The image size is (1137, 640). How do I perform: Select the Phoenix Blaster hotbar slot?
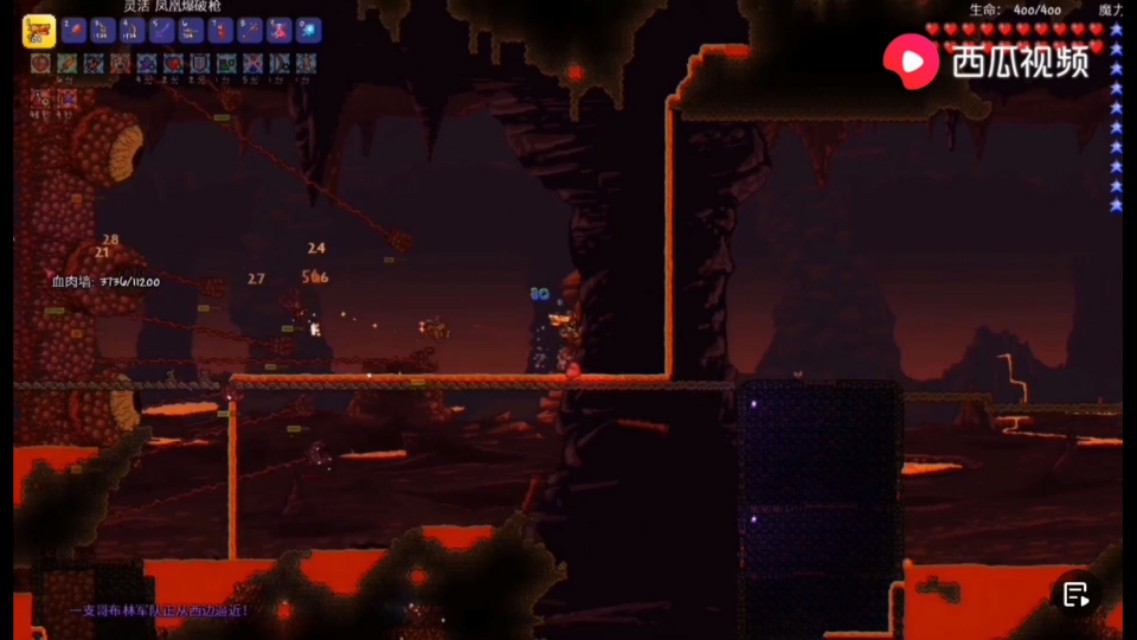pyautogui.click(x=39, y=31)
